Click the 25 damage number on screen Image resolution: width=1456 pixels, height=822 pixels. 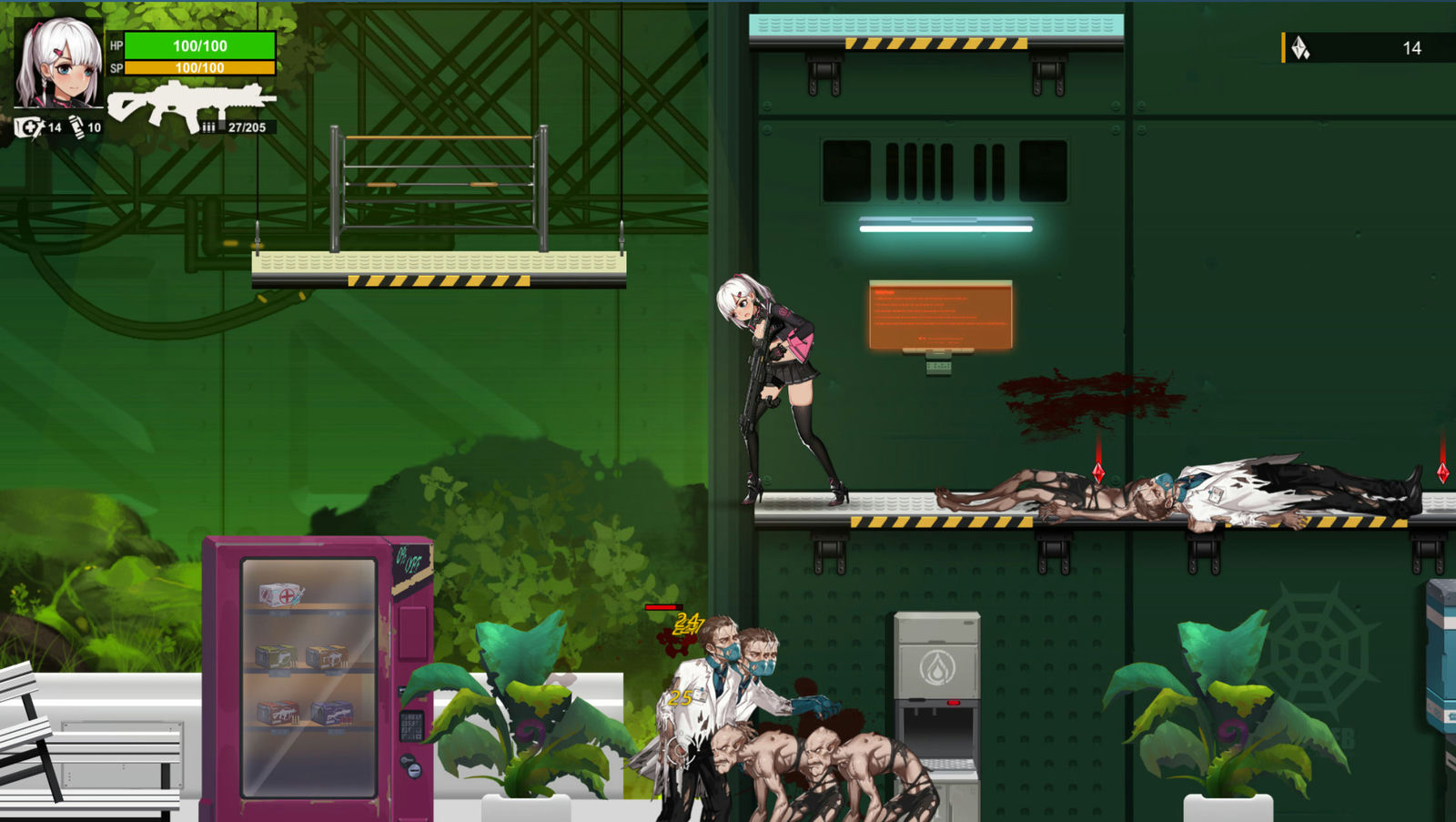pos(681,698)
